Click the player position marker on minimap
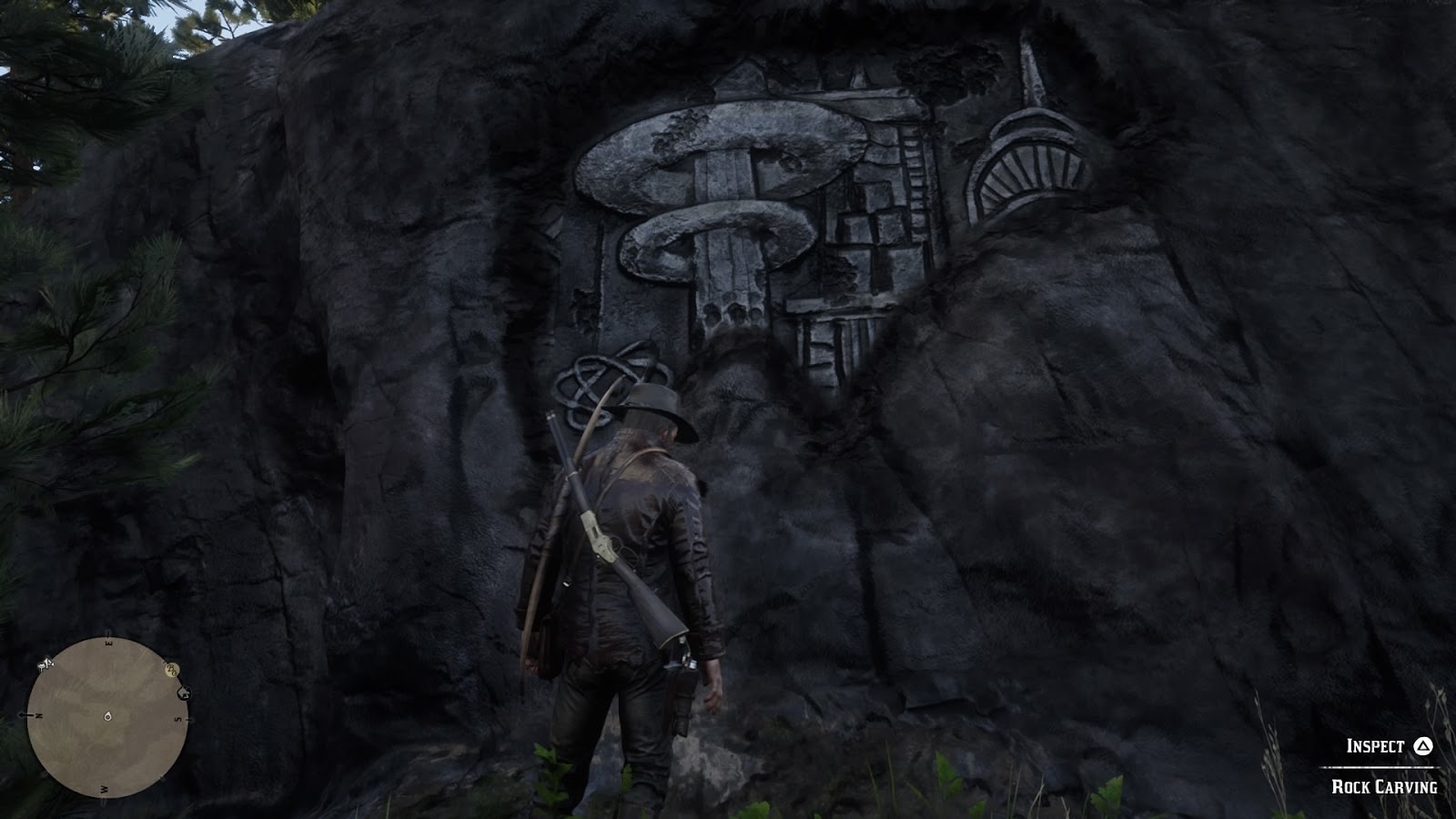Viewport: 1456px width, 819px height. [x=107, y=716]
